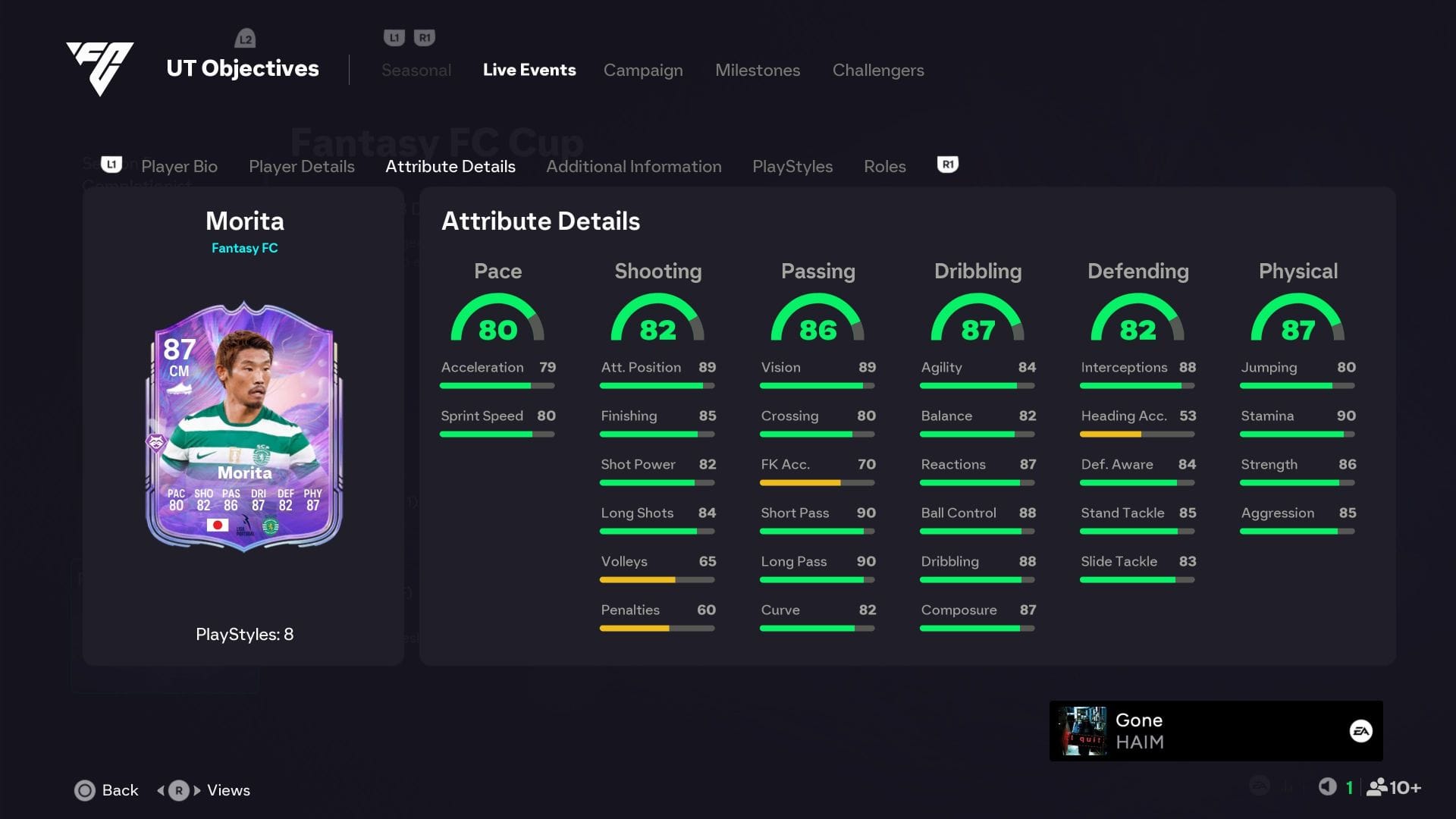Switch to the Campaign tab
The image size is (1456, 819).
(x=642, y=70)
